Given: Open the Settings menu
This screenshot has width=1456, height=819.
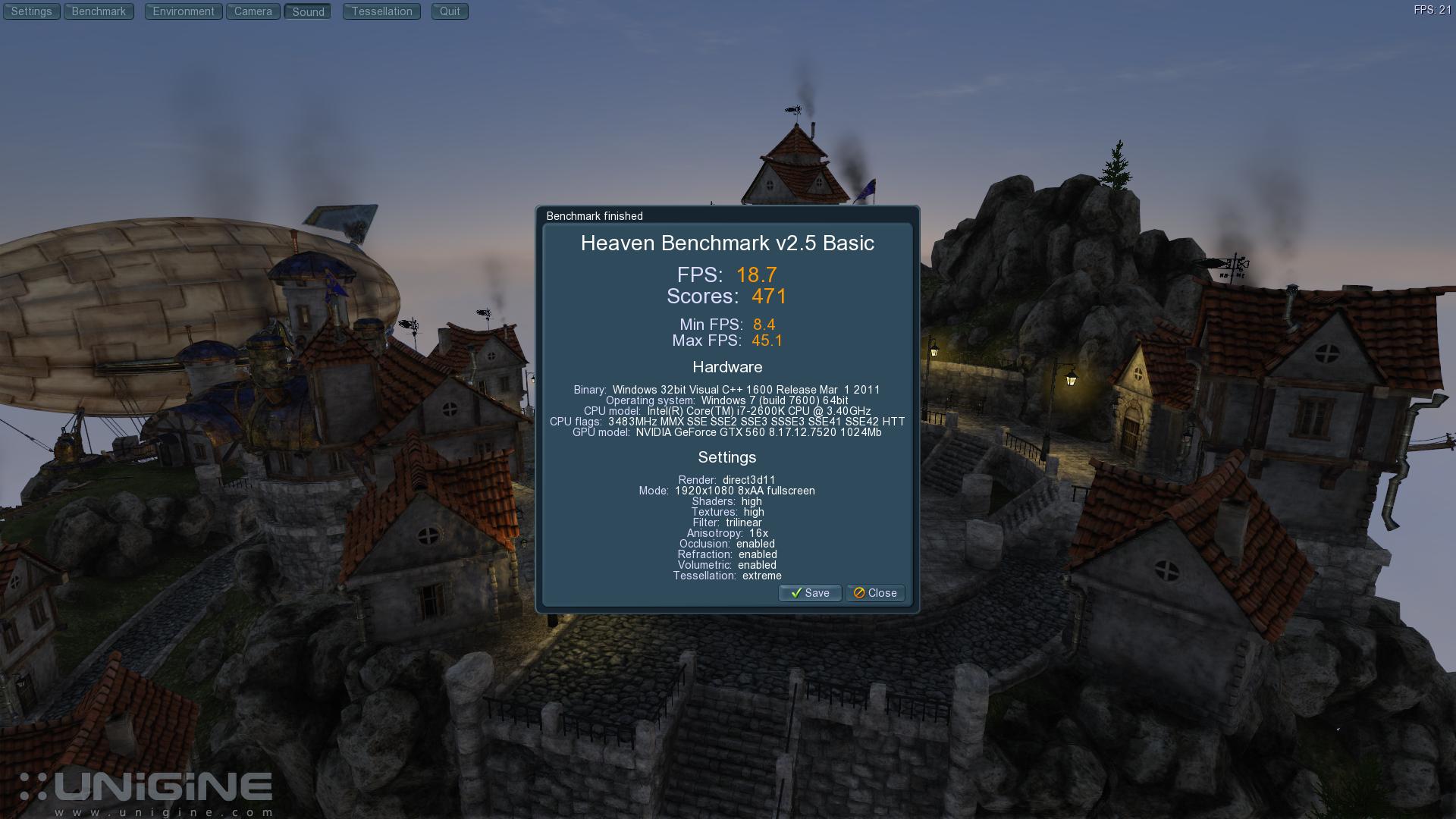Looking at the screenshot, I should coord(31,11).
